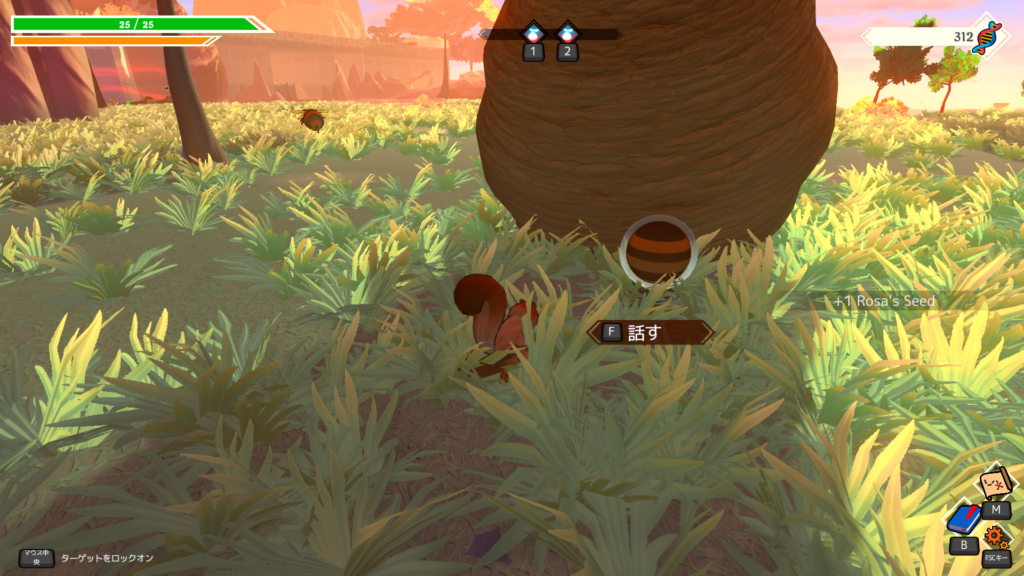Select the ability slot numbered 2
Viewport: 1024px width, 576px height.
pos(567,33)
